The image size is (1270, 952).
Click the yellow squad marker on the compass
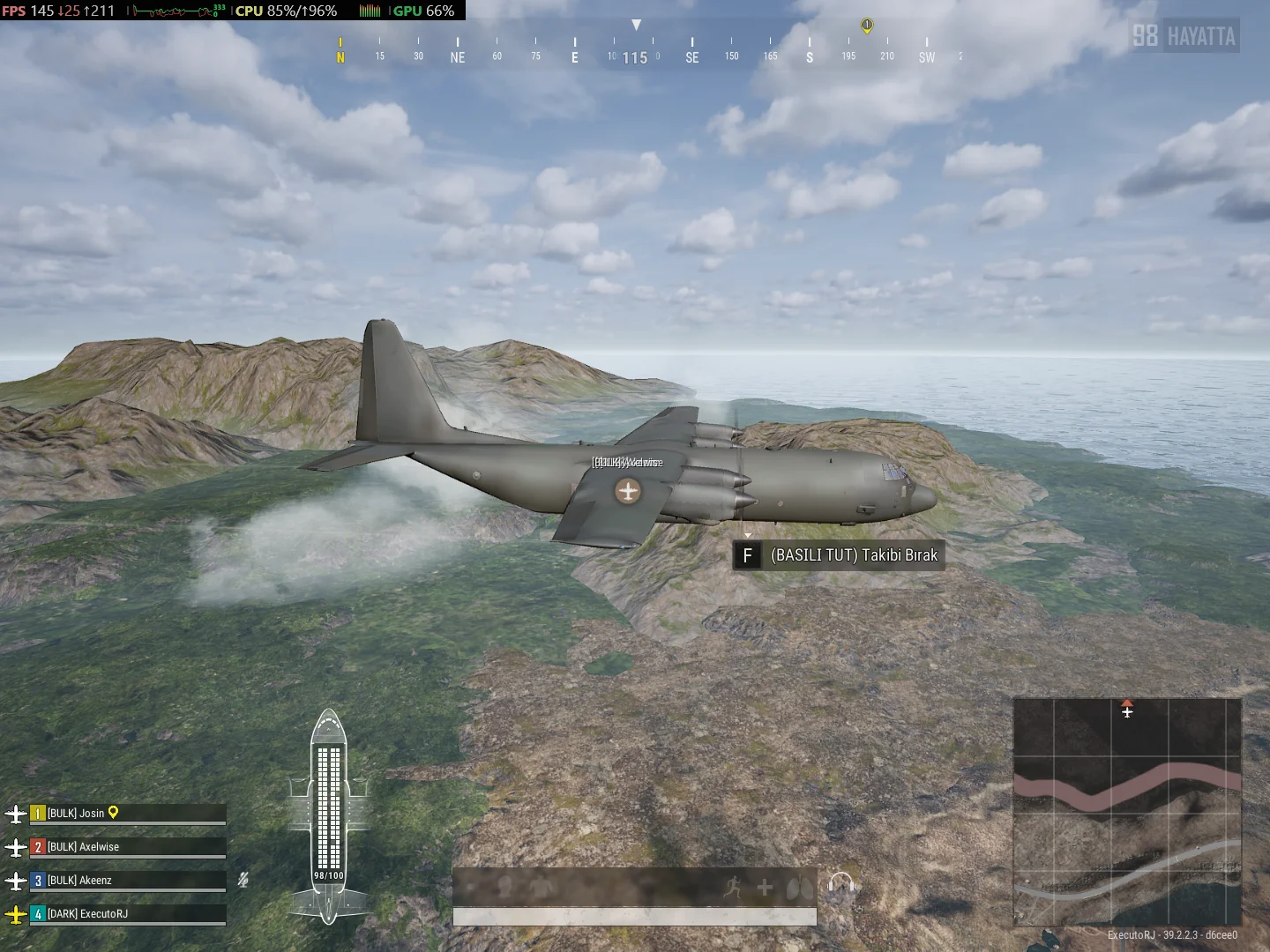[x=867, y=26]
